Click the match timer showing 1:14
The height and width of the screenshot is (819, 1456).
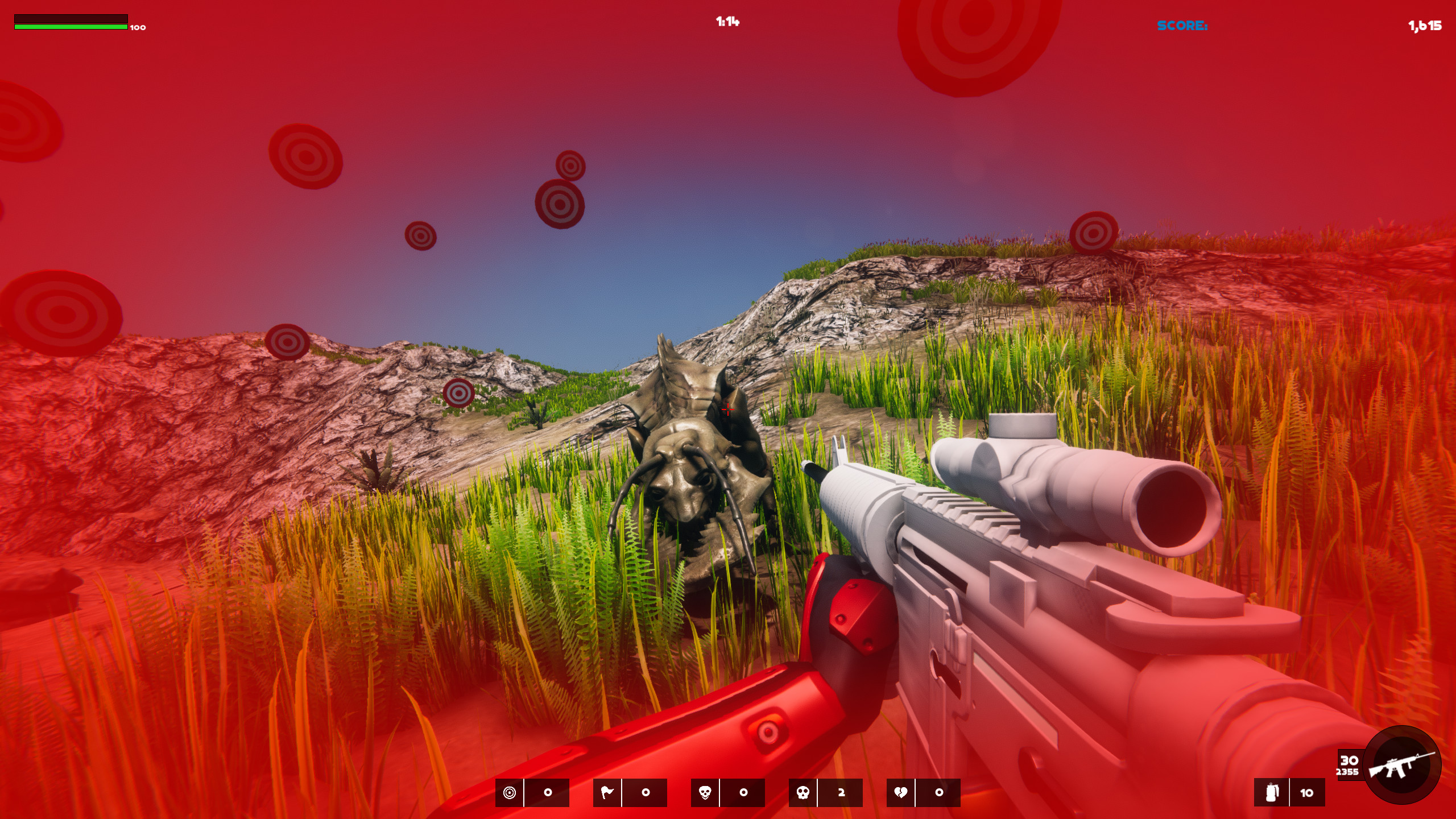point(728,21)
